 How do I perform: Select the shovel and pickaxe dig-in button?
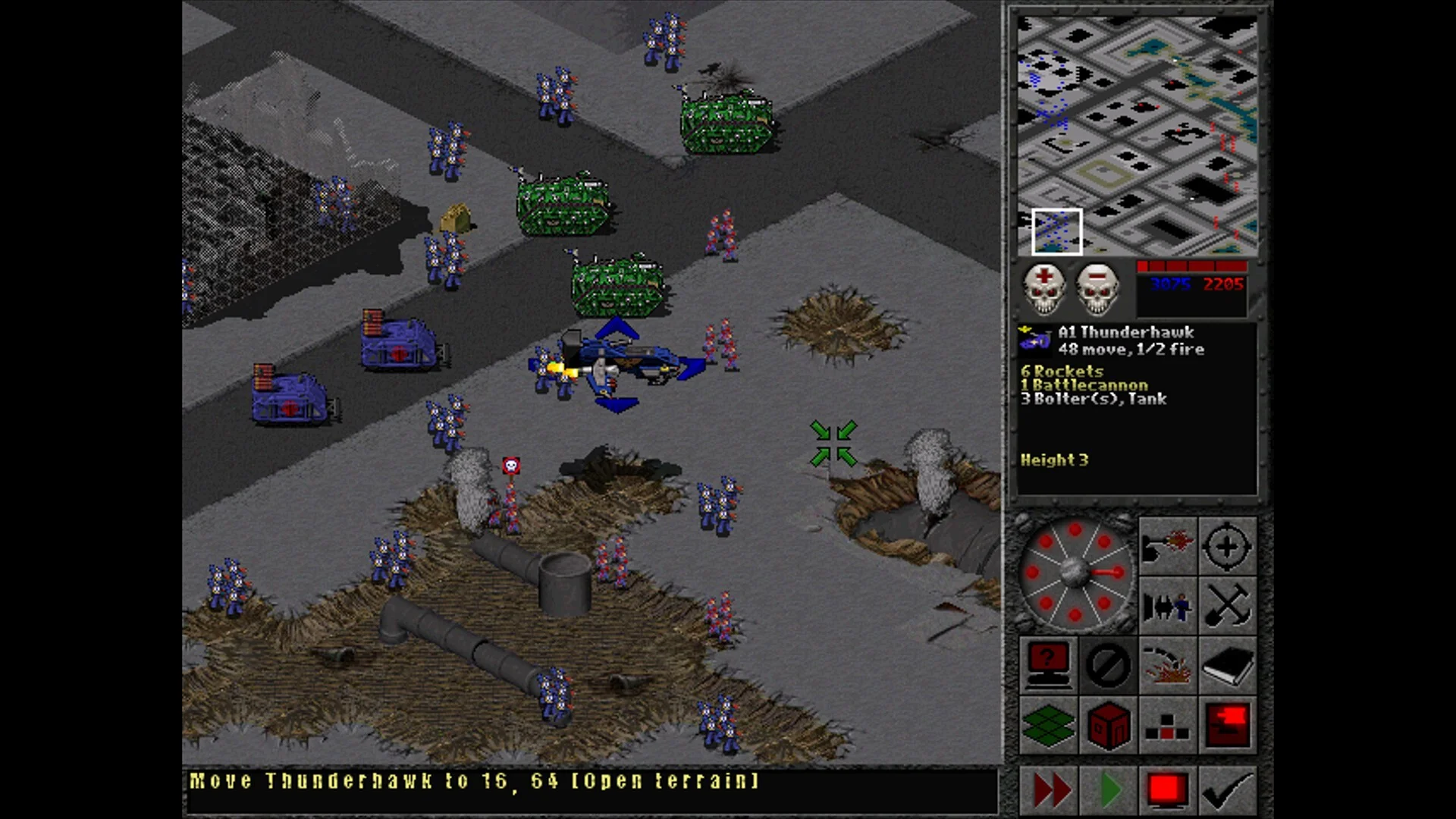[1227, 606]
